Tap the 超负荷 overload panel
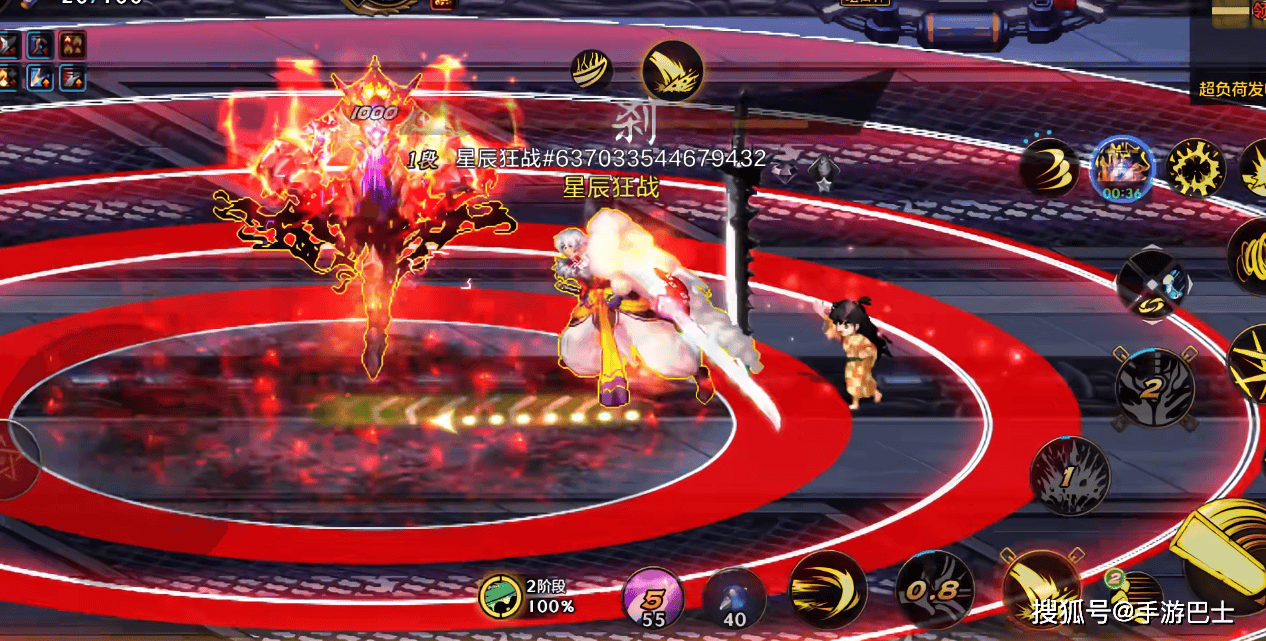 click(1229, 88)
